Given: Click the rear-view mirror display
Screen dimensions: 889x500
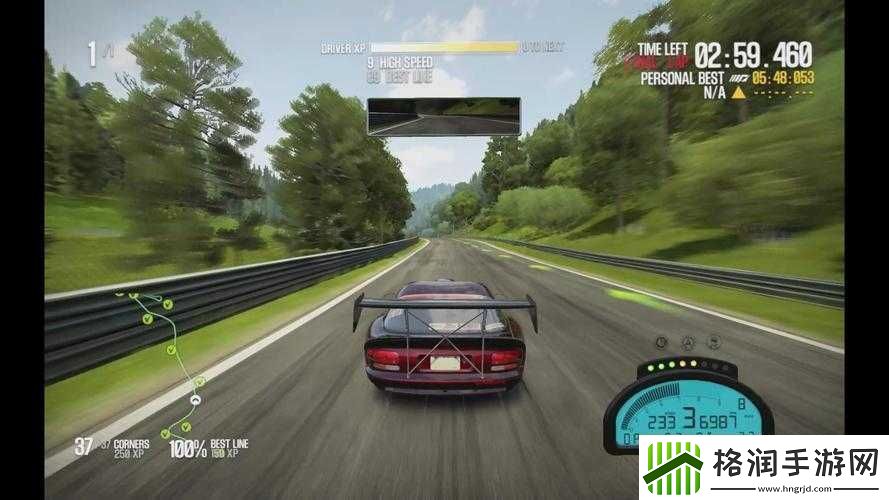Looking at the screenshot, I should coord(443,116).
